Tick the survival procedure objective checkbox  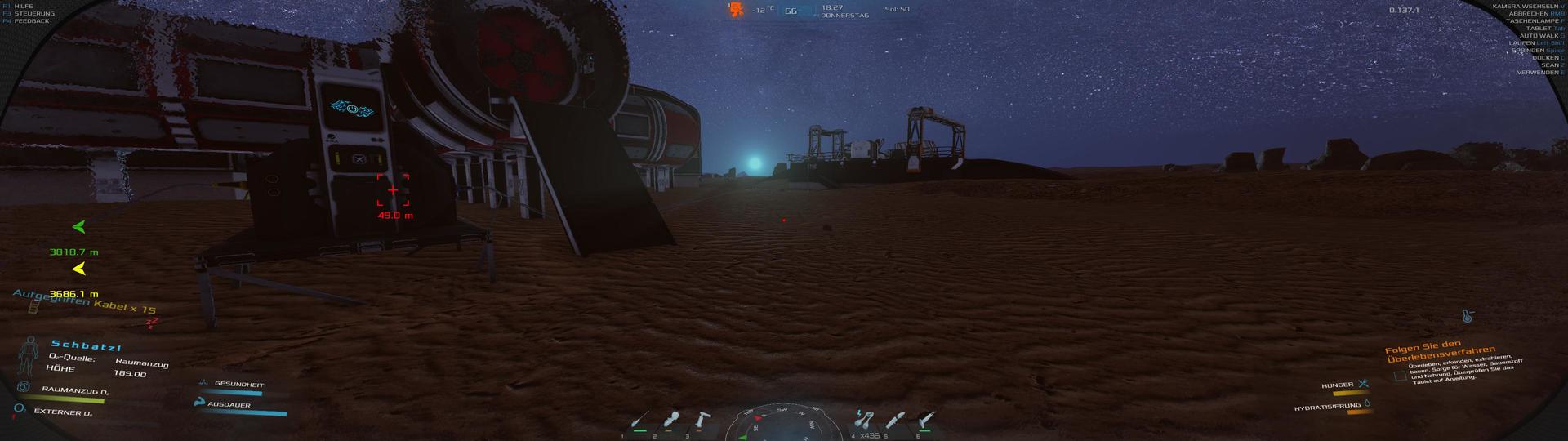(x=1400, y=376)
